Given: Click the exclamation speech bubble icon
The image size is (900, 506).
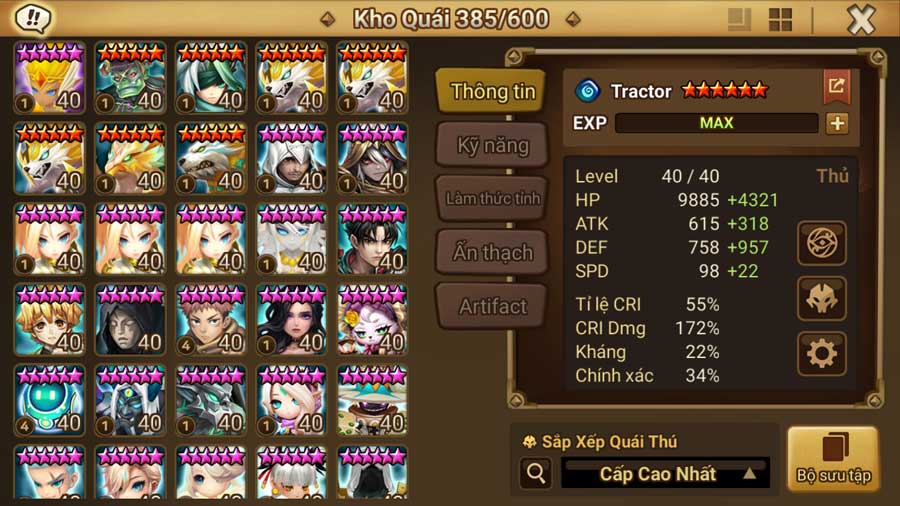Looking at the screenshot, I should pos(35,18).
